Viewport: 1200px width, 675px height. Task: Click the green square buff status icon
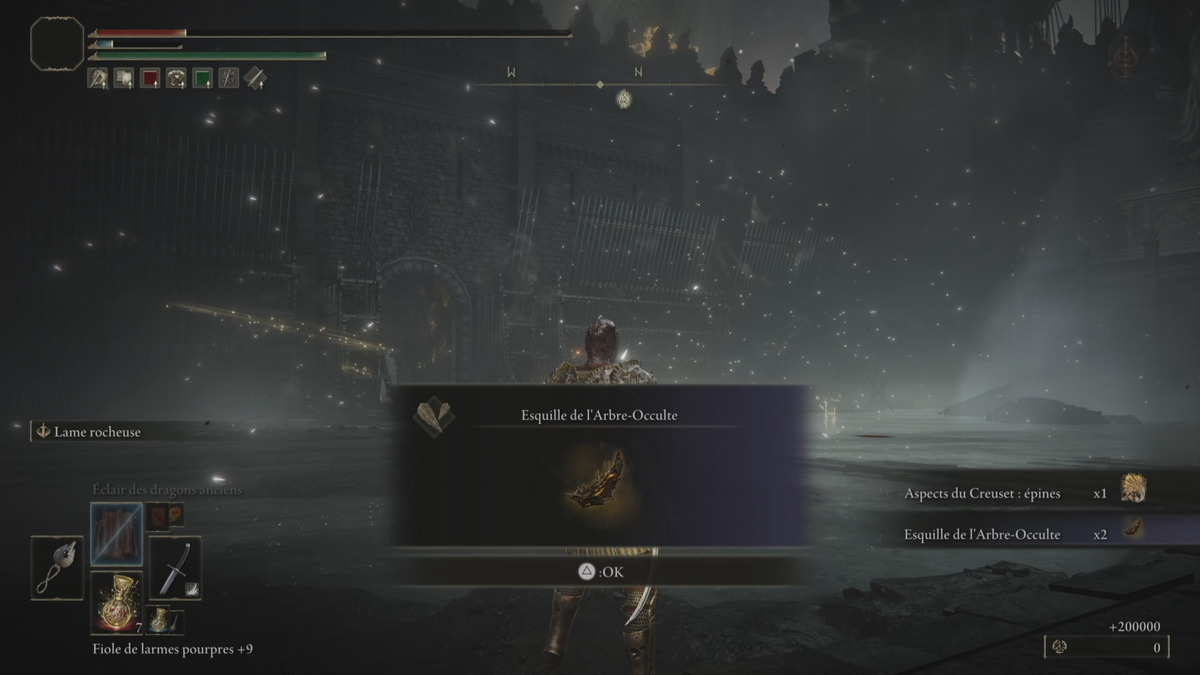click(202, 78)
